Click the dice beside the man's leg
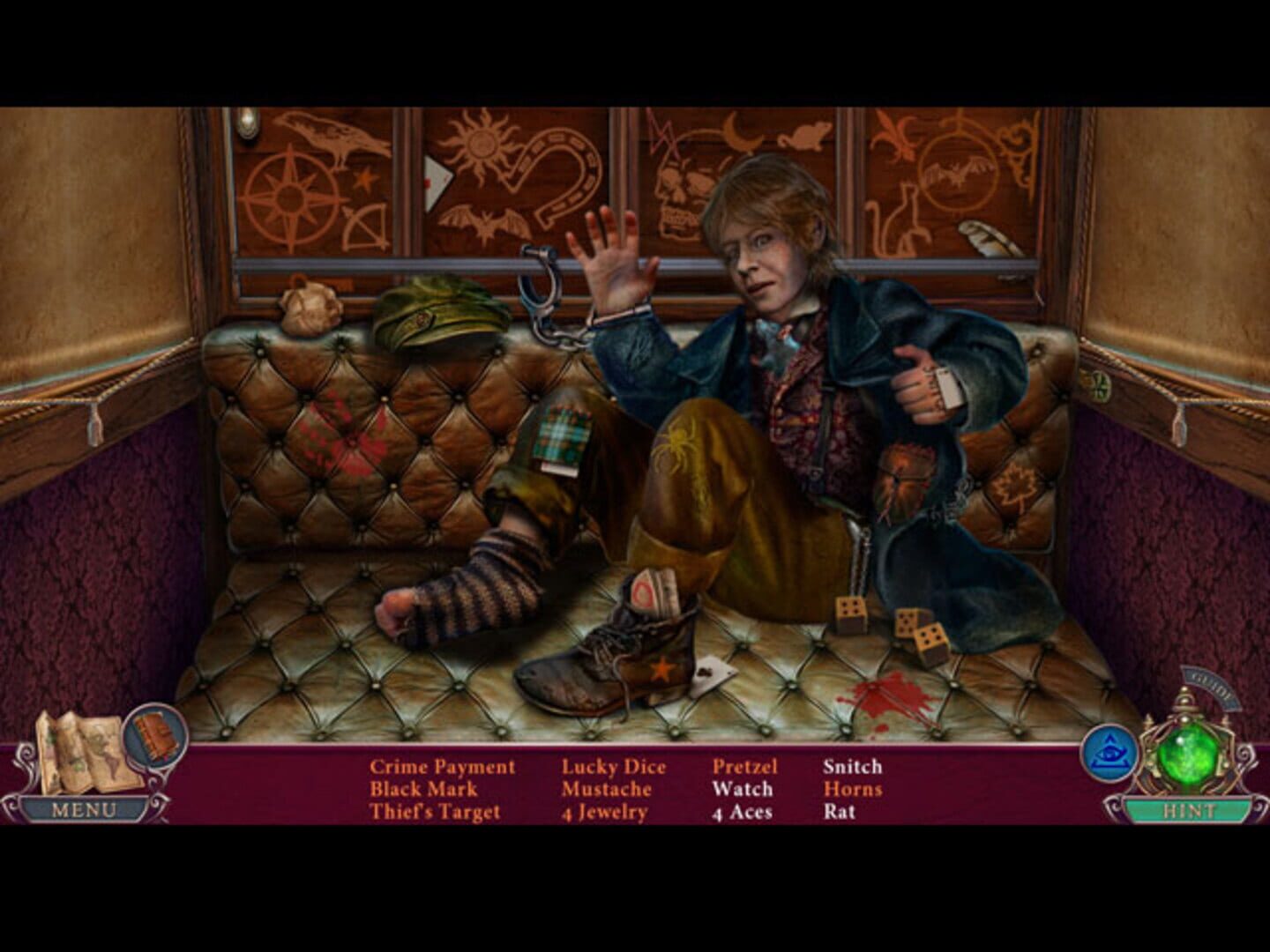Viewport: 1270px width, 952px height. [x=851, y=613]
